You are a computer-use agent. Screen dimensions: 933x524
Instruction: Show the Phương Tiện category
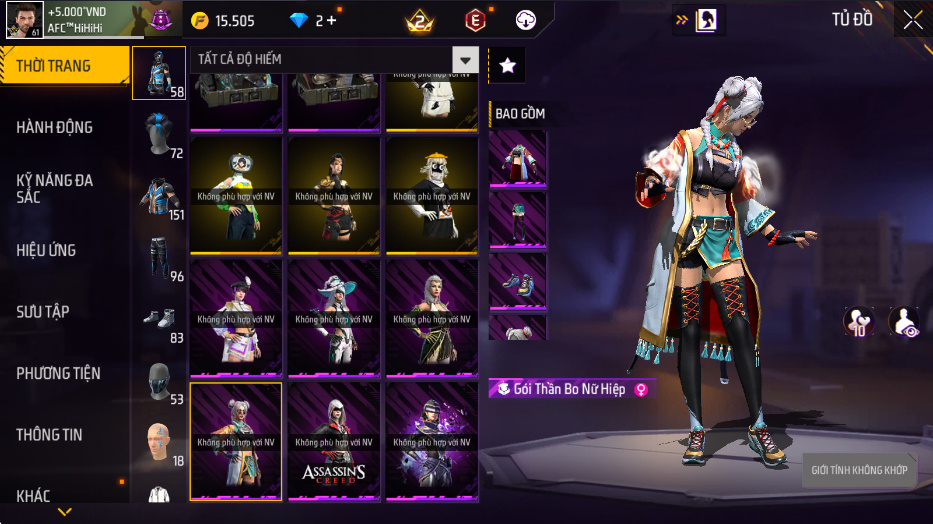[64, 373]
